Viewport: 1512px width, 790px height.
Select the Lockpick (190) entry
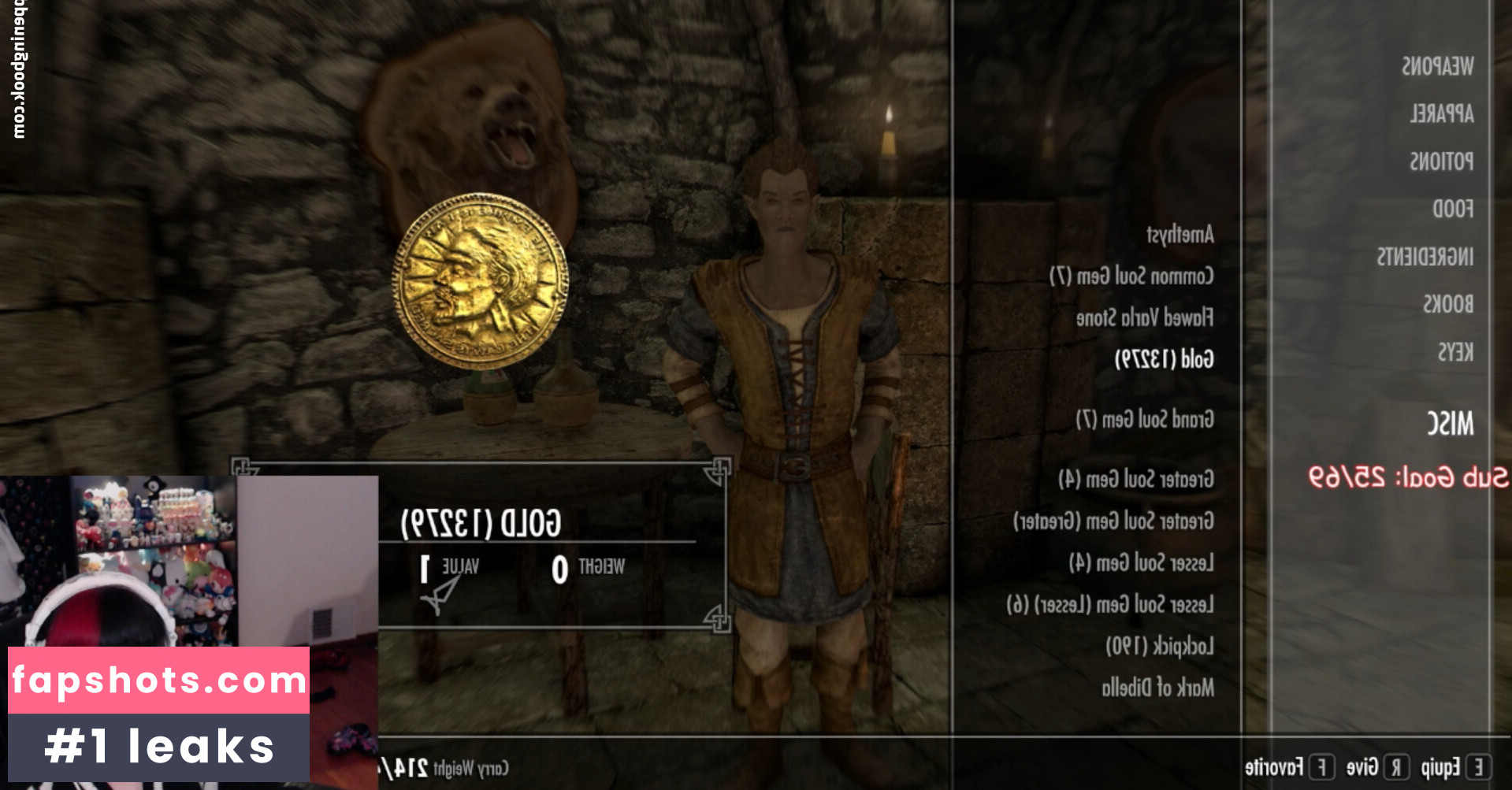point(1159,647)
